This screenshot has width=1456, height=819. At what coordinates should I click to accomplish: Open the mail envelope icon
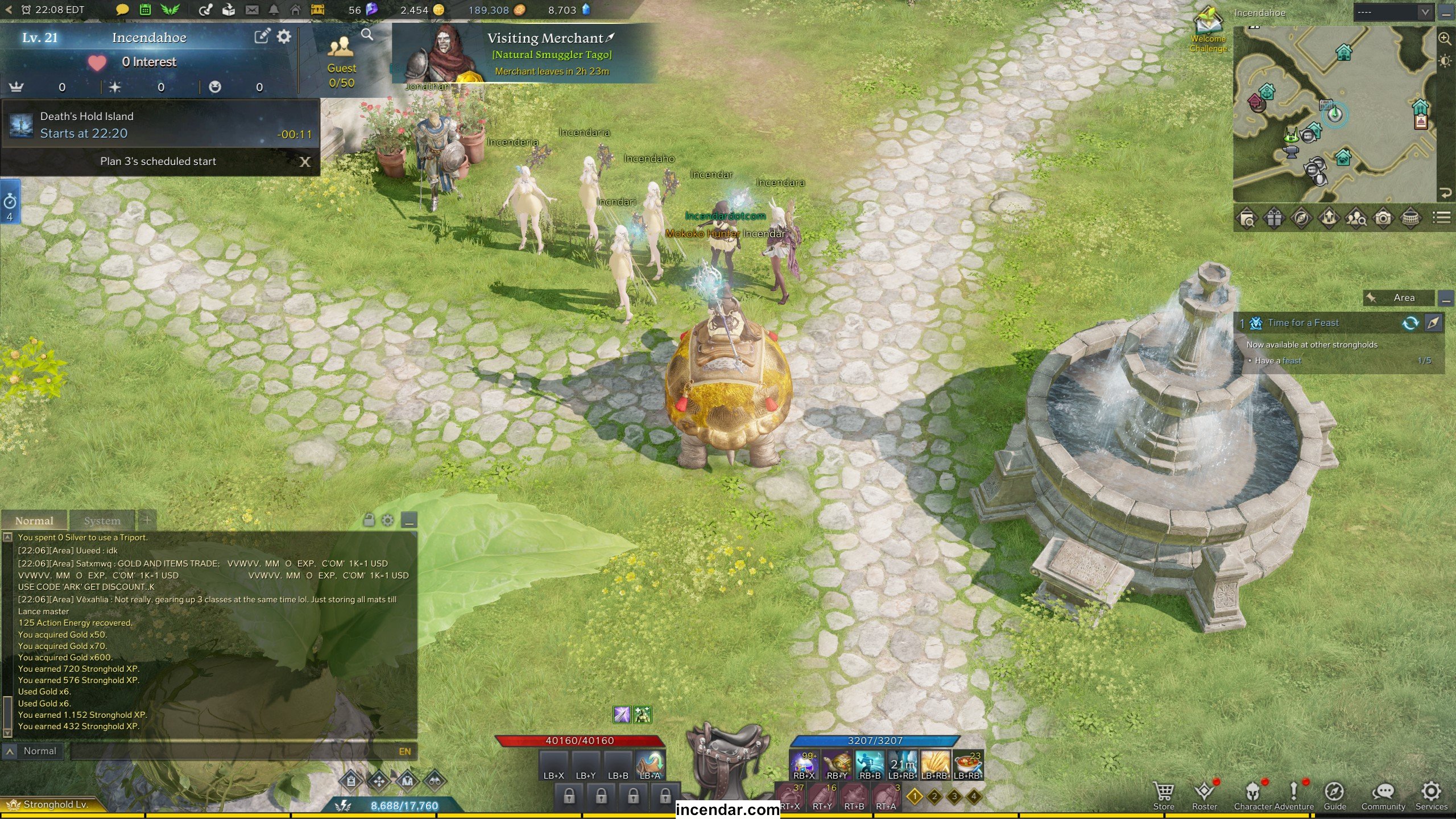tap(252, 10)
